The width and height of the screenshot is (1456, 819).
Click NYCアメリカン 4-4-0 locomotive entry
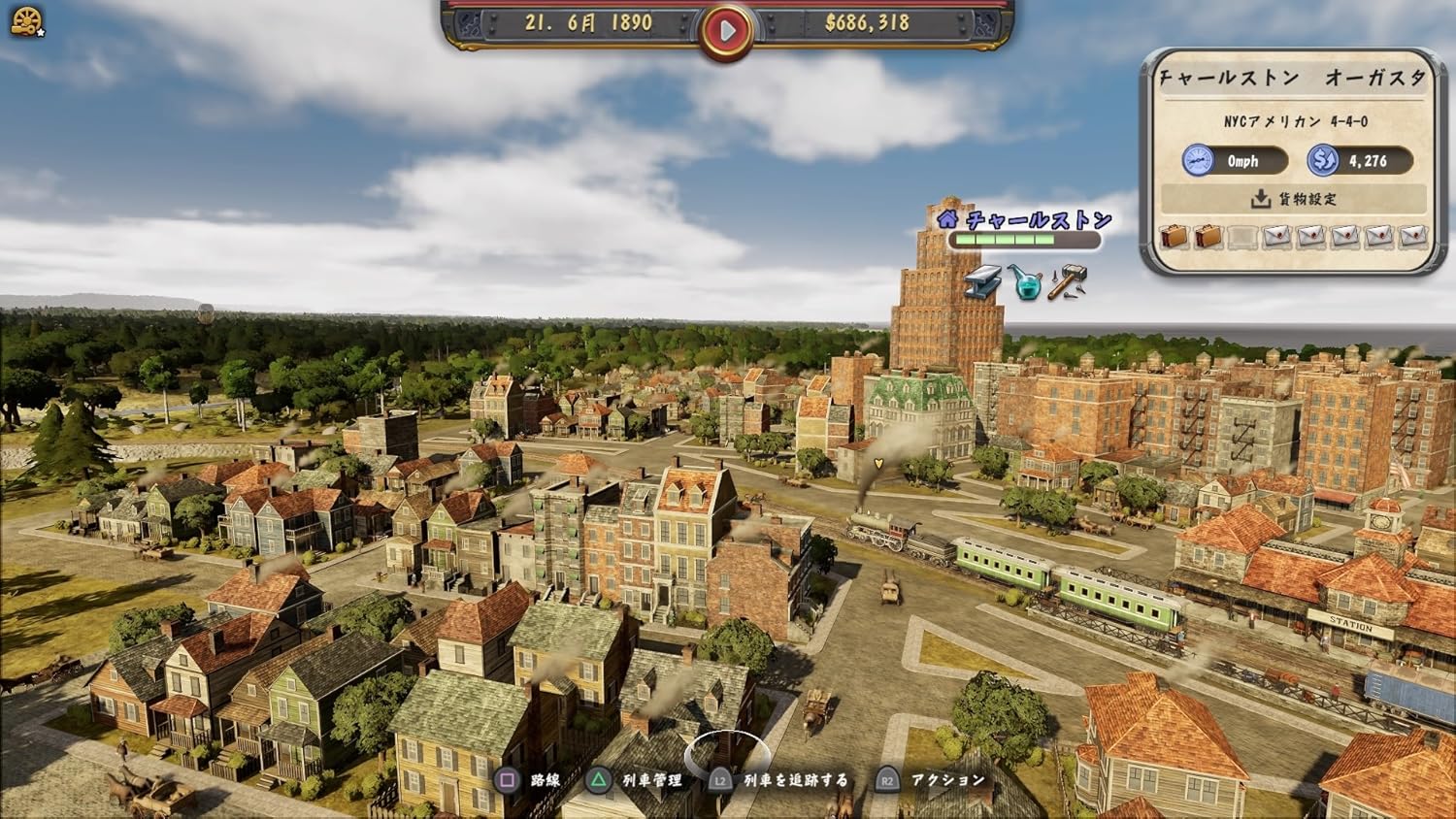[1293, 123]
